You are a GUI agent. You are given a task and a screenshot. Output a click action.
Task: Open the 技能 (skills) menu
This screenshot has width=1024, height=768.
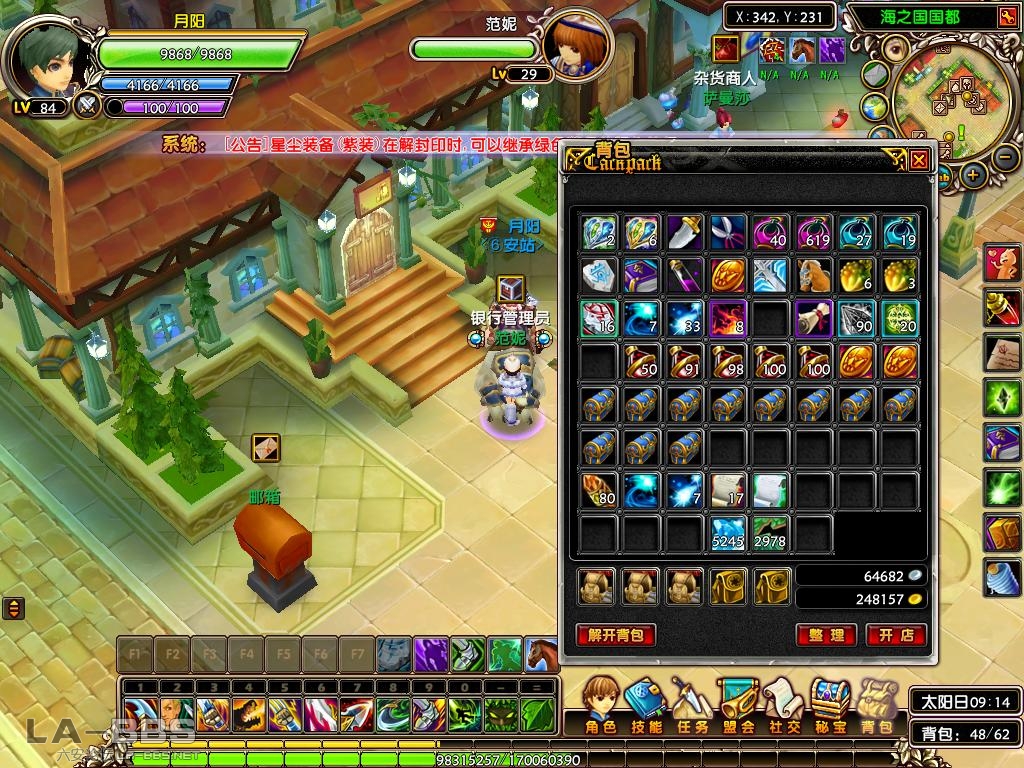[647, 704]
